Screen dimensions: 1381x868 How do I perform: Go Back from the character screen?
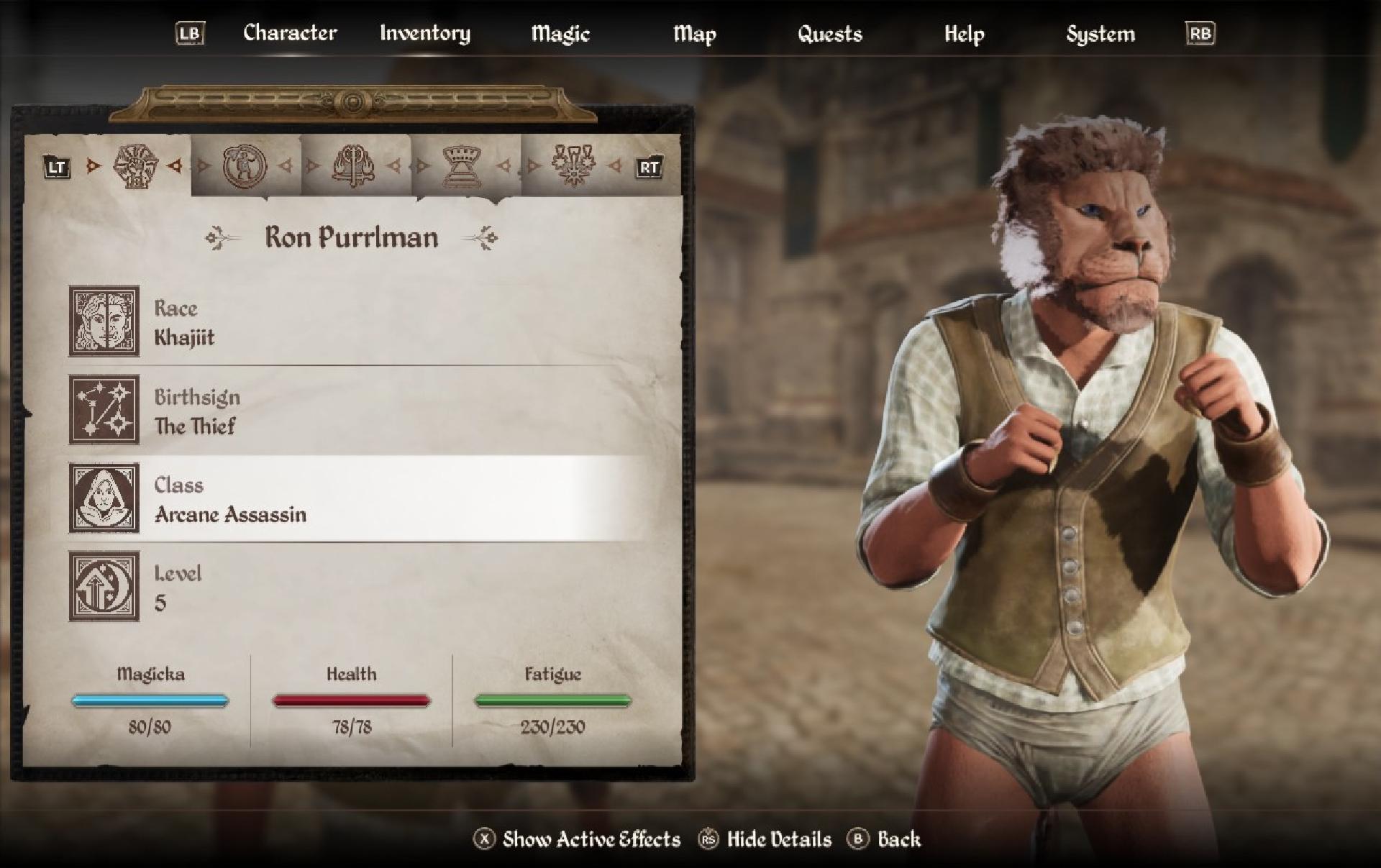click(885, 839)
